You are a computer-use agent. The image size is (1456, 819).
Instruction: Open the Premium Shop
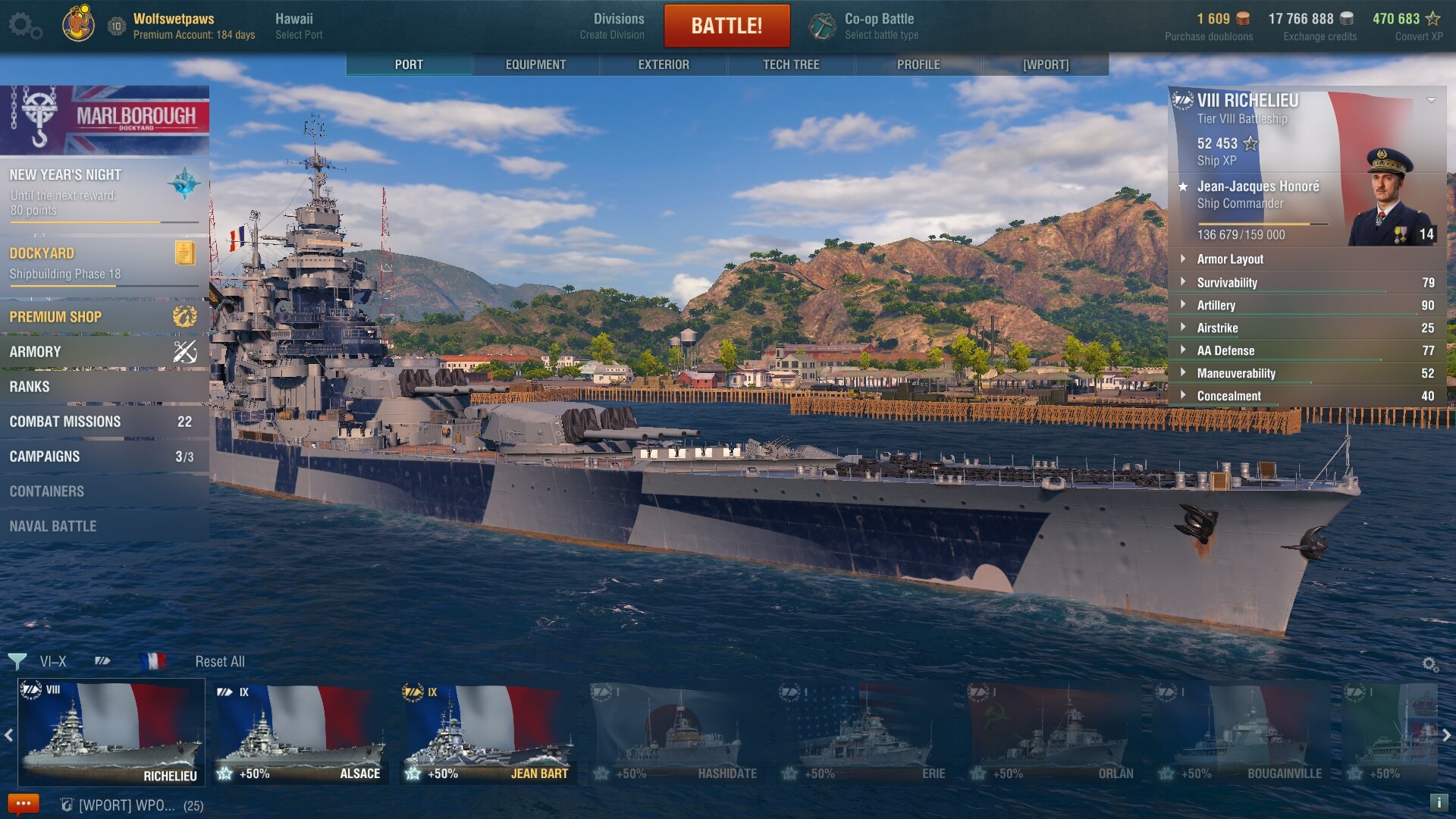click(104, 317)
